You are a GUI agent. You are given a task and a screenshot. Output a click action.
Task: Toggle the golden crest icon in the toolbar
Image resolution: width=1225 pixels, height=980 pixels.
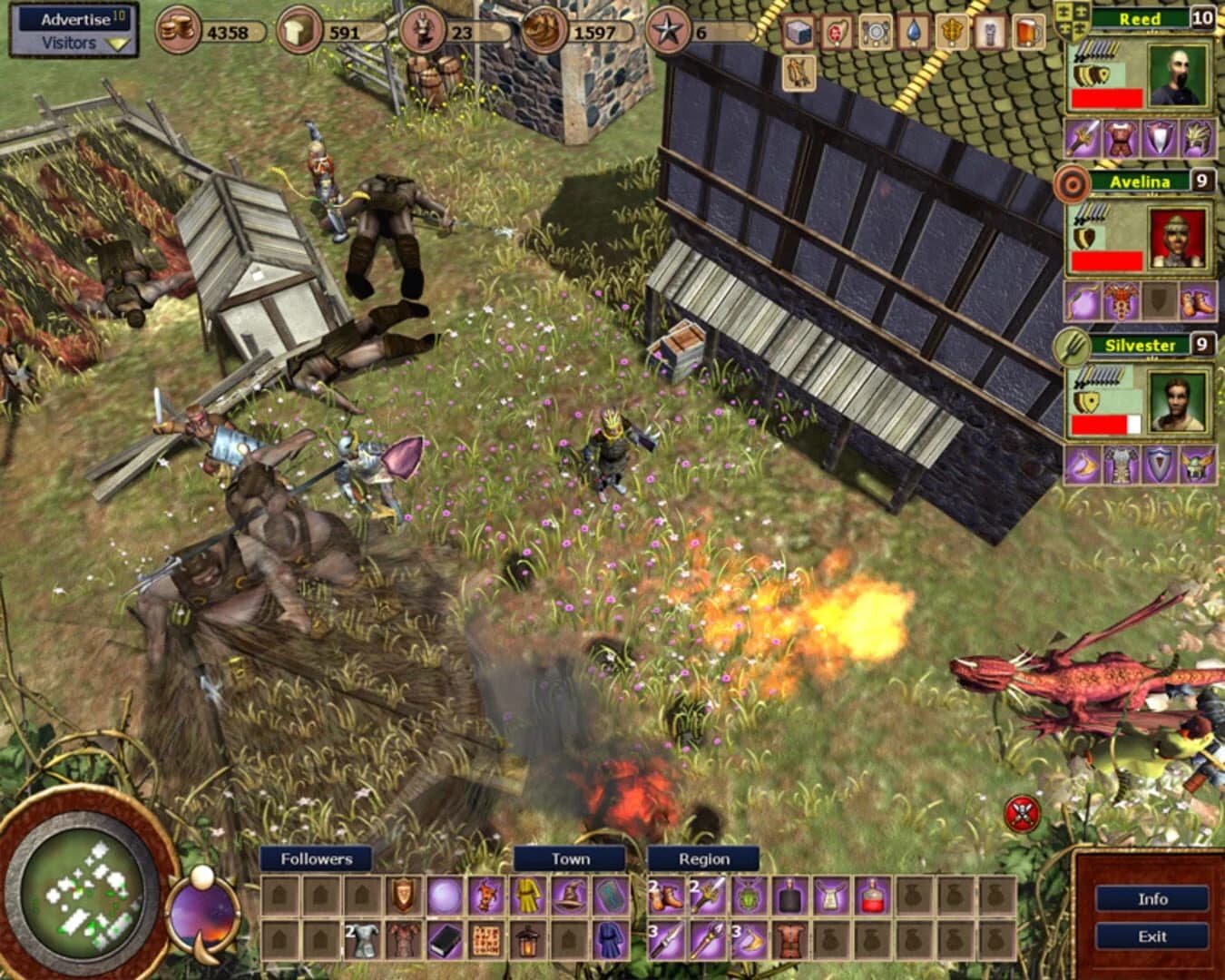[x=952, y=32]
